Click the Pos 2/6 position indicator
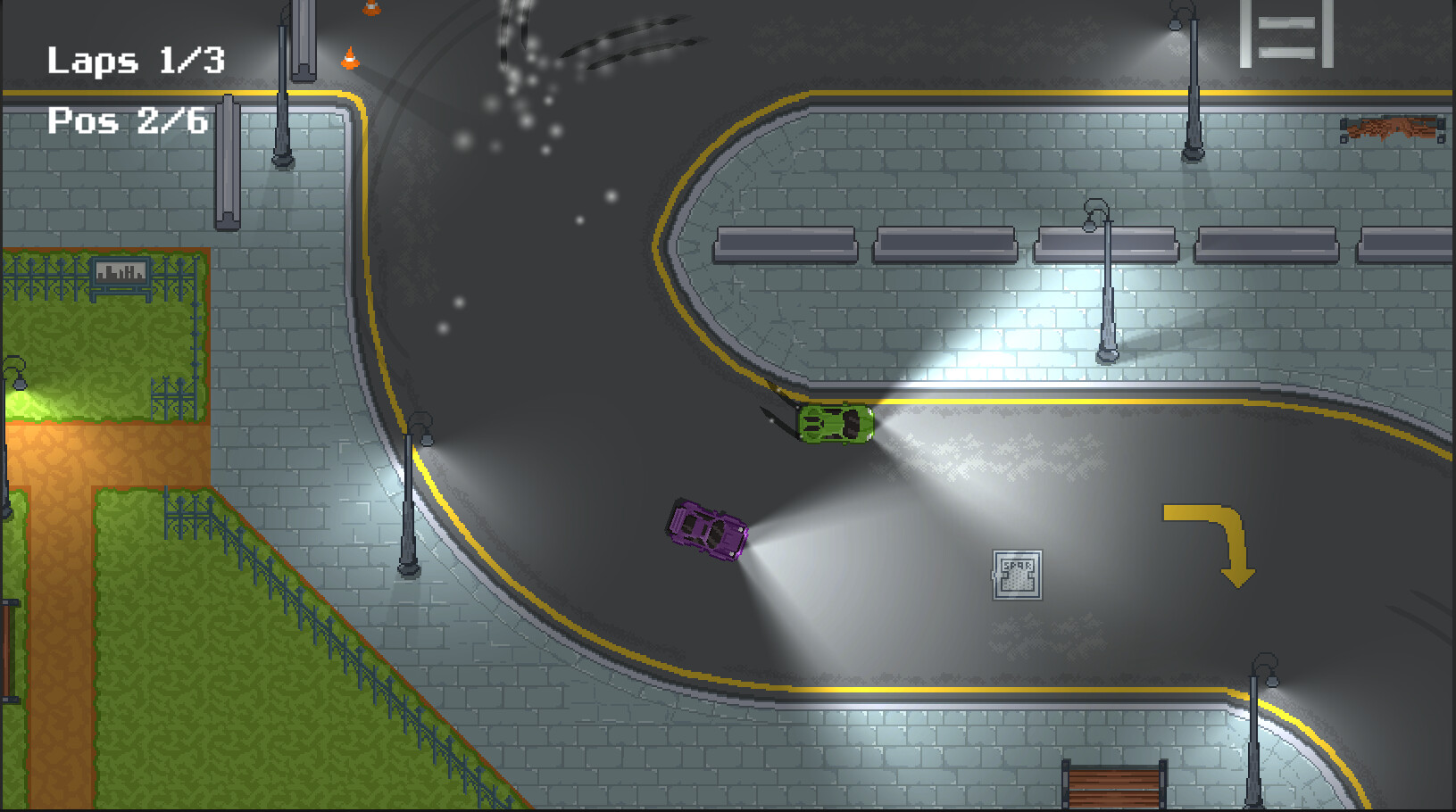The width and height of the screenshot is (1456, 812). [128, 120]
